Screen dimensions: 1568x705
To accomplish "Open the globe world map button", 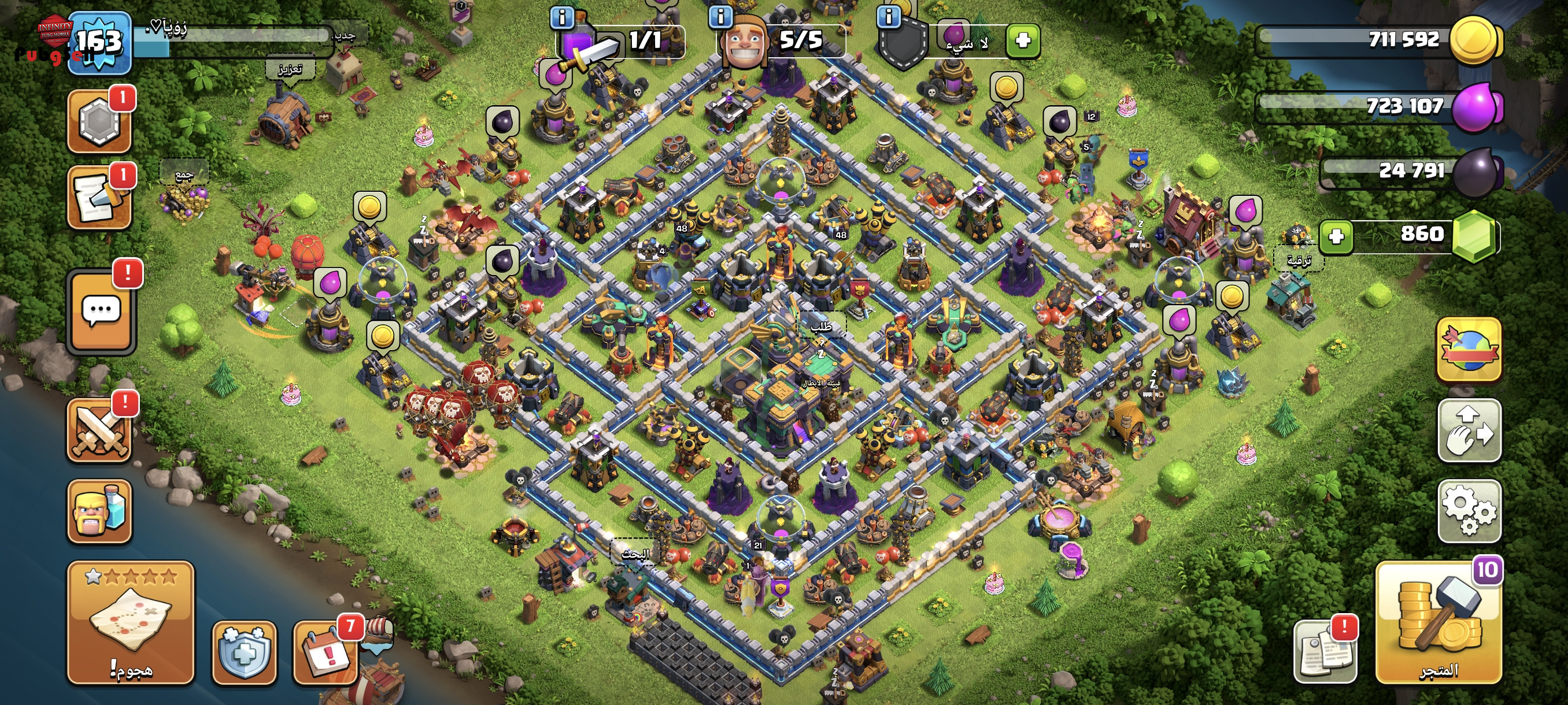I will coord(1469,350).
